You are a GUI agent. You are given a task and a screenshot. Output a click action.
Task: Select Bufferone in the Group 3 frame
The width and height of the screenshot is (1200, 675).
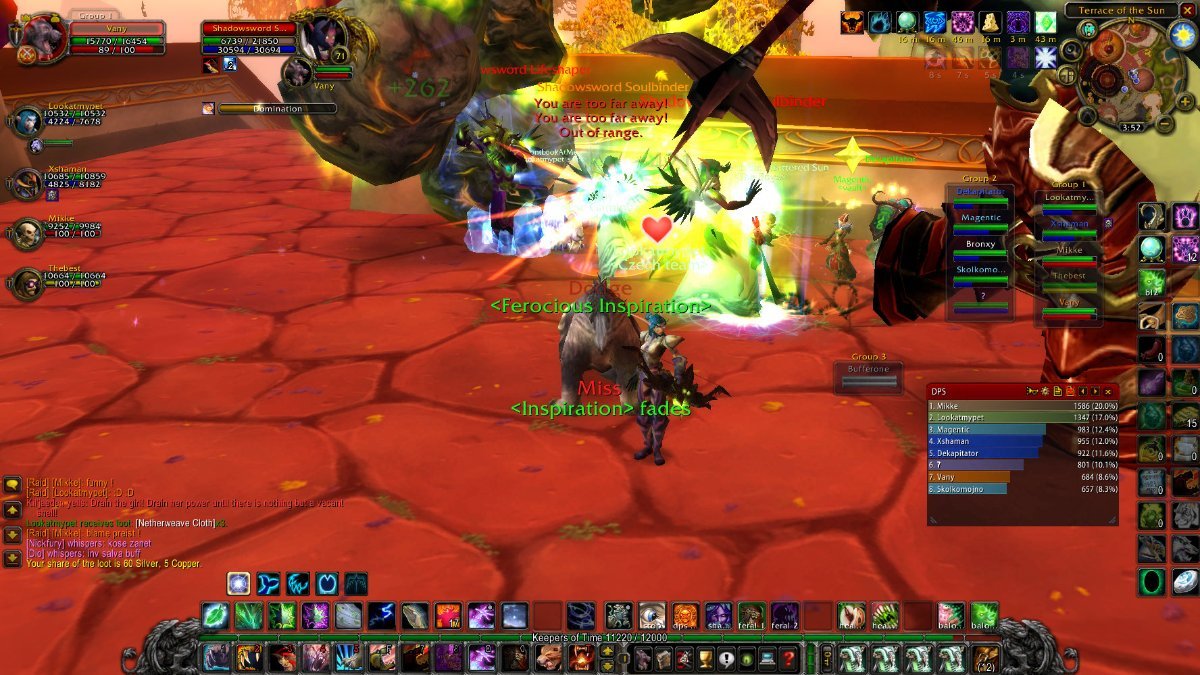point(868,370)
